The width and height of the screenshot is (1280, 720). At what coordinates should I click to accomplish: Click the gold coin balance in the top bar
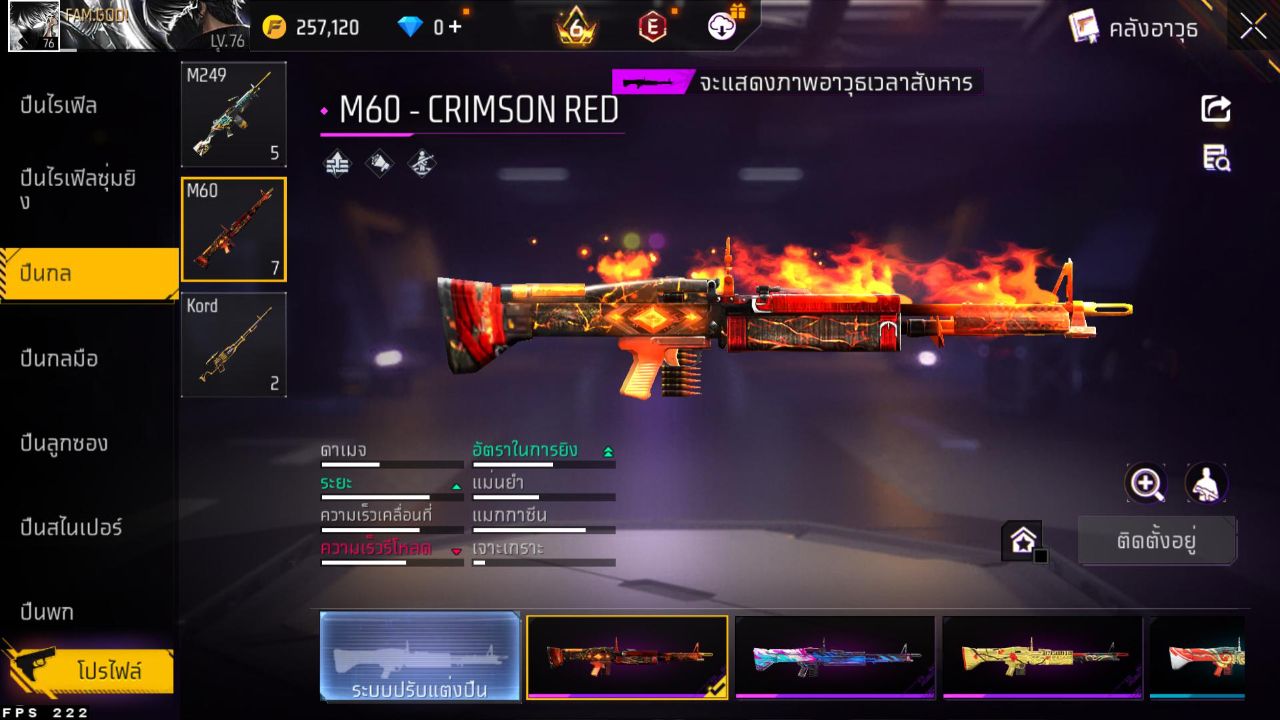tap(320, 27)
